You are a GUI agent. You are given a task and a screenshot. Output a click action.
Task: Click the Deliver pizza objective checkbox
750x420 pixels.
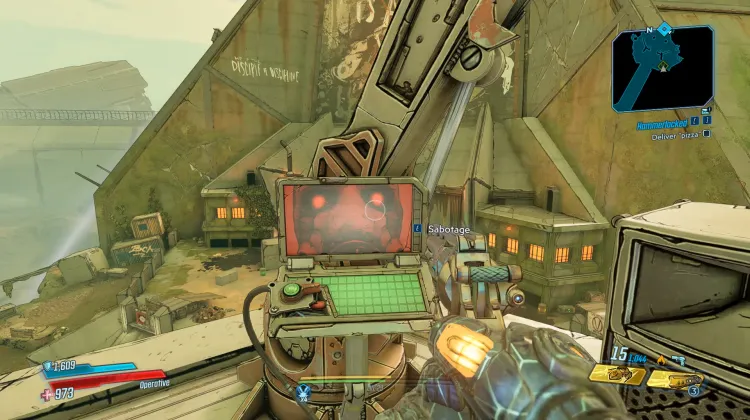click(x=706, y=133)
